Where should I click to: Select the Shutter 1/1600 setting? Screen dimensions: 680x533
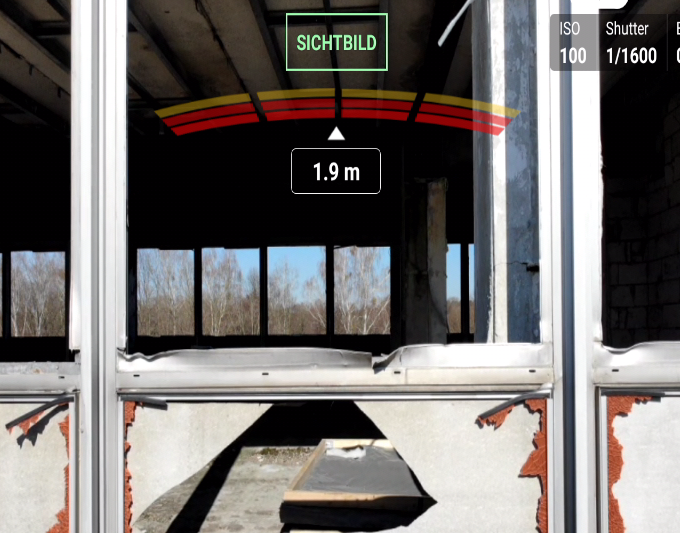[631, 43]
